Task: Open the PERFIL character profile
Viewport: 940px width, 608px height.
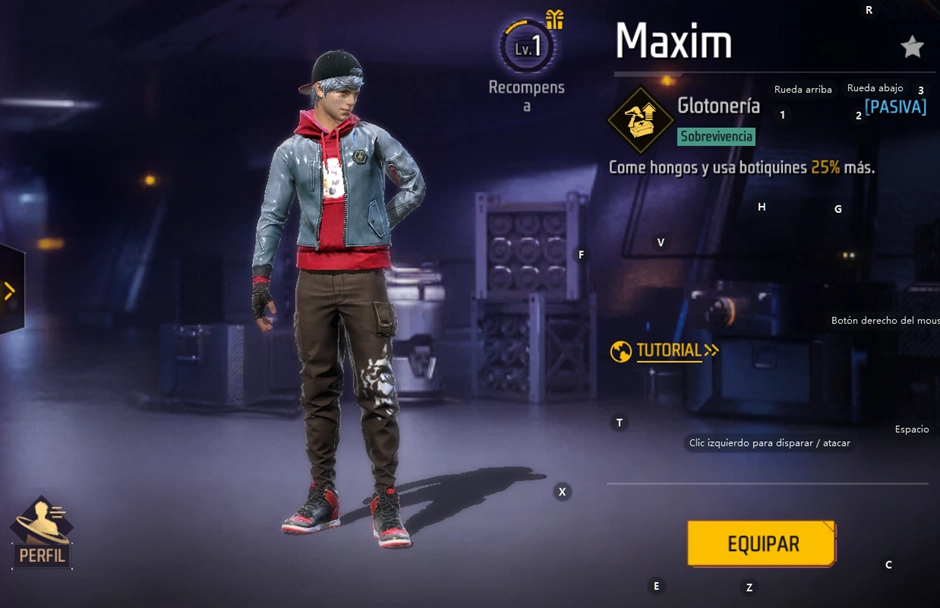Action: click(42, 534)
